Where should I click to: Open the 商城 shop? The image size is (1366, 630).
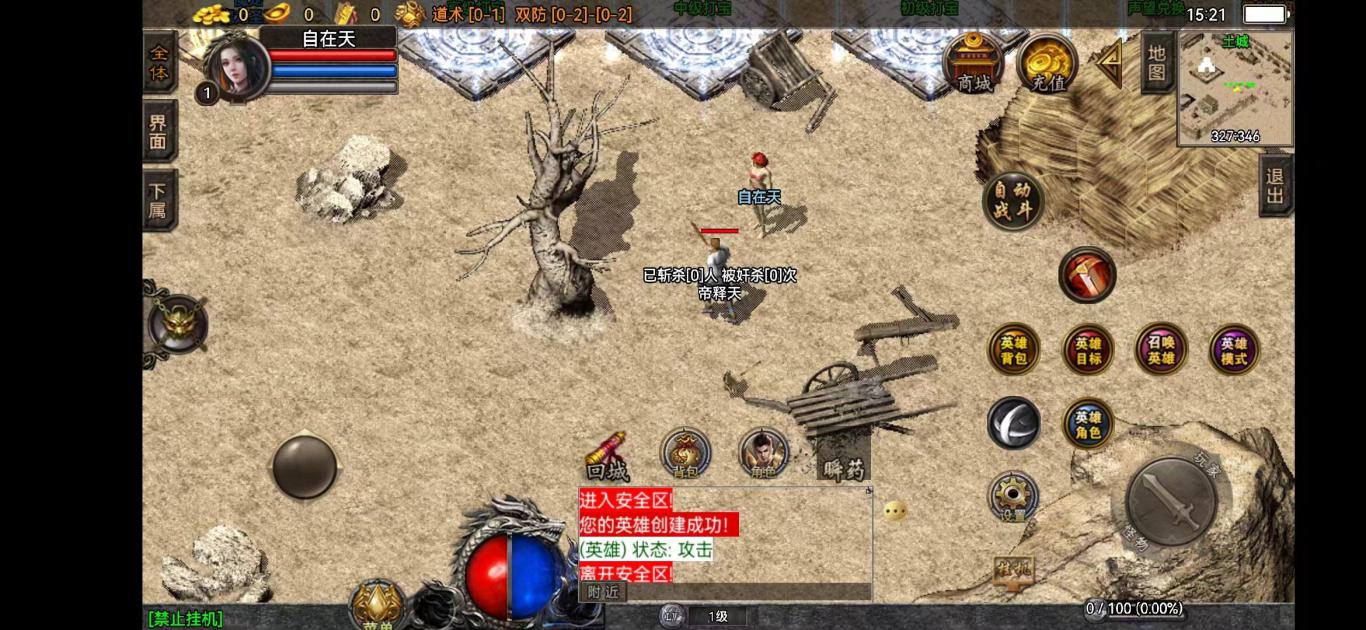click(973, 62)
